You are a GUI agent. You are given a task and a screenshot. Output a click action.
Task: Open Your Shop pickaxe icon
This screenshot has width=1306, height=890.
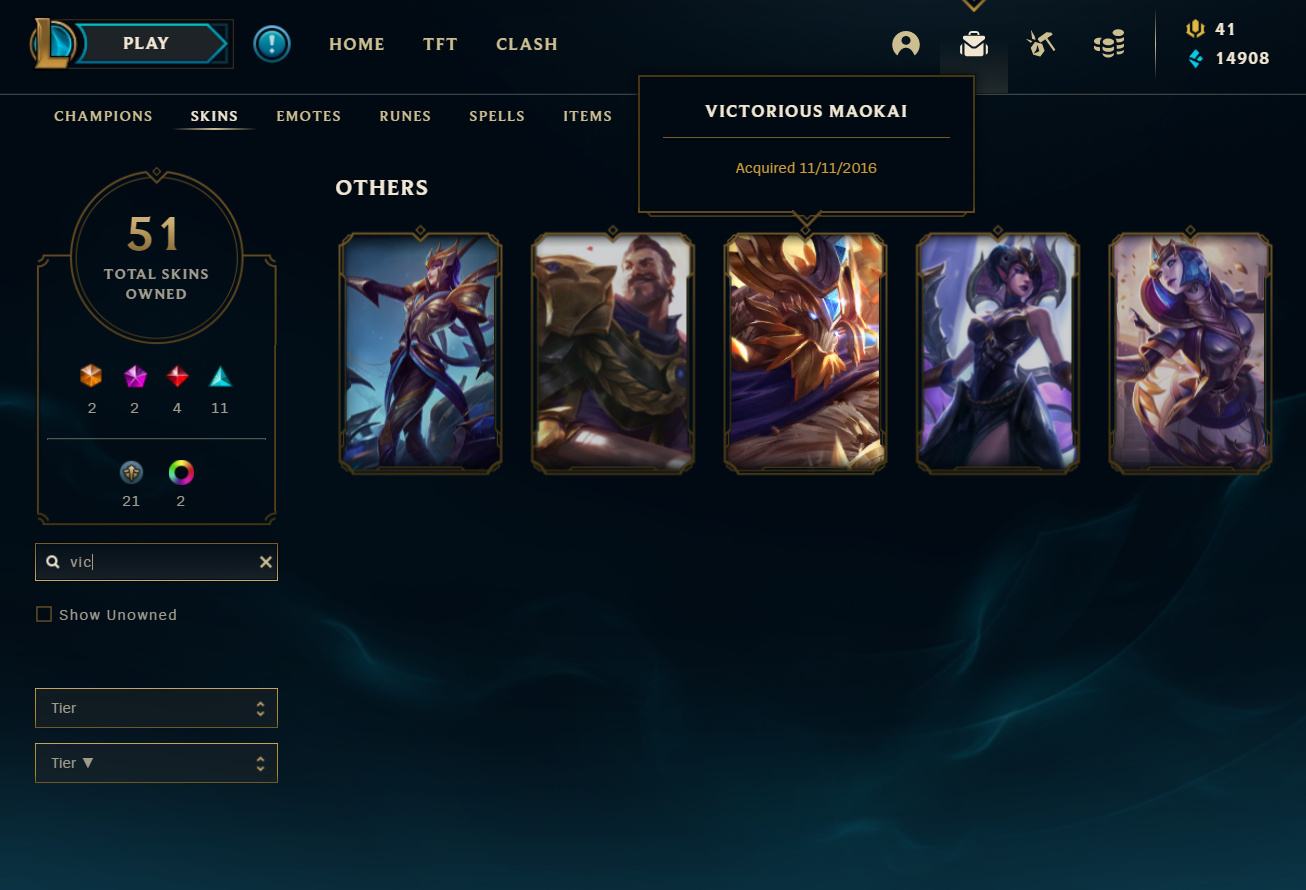coord(1041,43)
